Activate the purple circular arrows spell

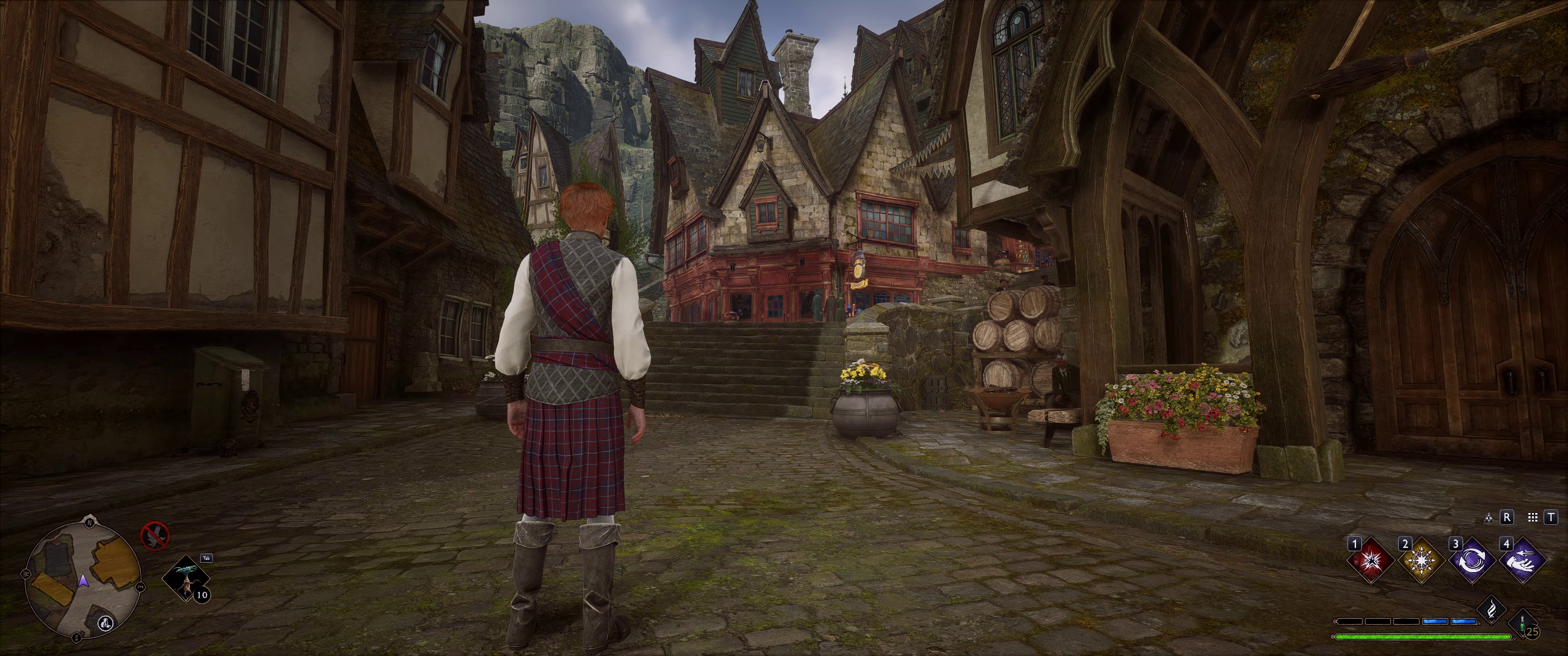[x=1472, y=560]
